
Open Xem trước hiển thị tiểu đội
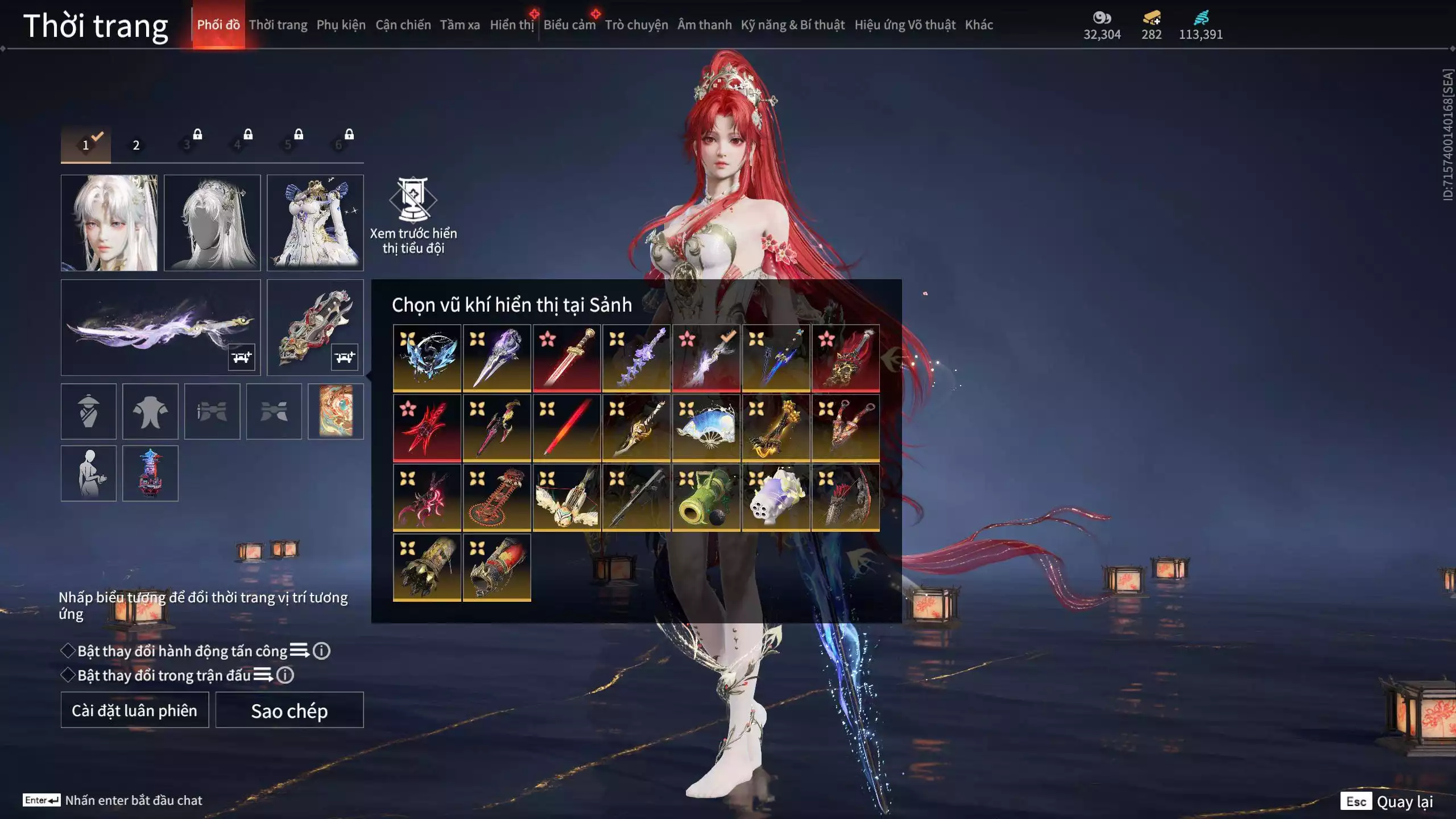click(x=413, y=216)
